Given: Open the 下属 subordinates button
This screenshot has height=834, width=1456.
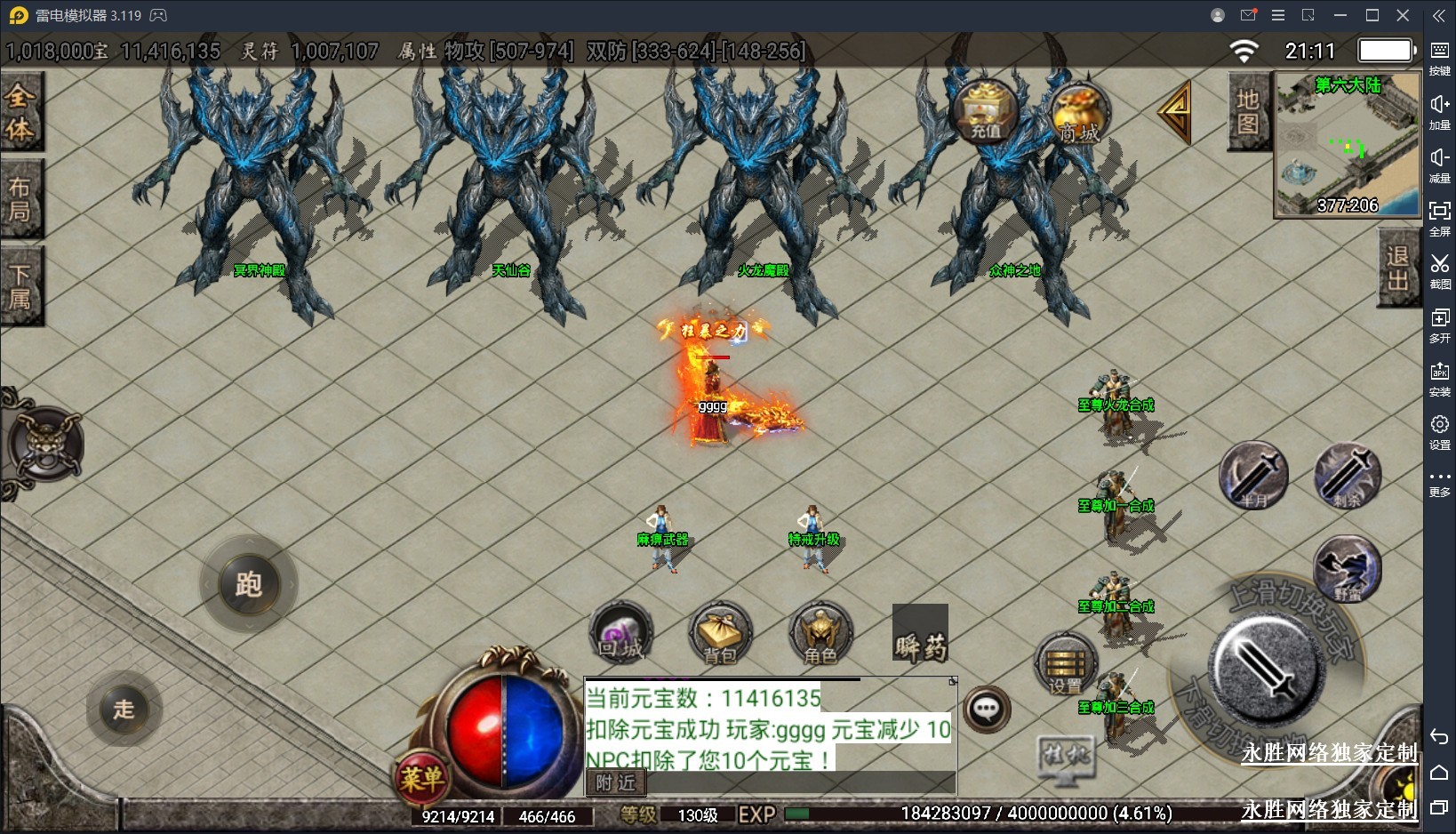Looking at the screenshot, I should (x=20, y=285).
